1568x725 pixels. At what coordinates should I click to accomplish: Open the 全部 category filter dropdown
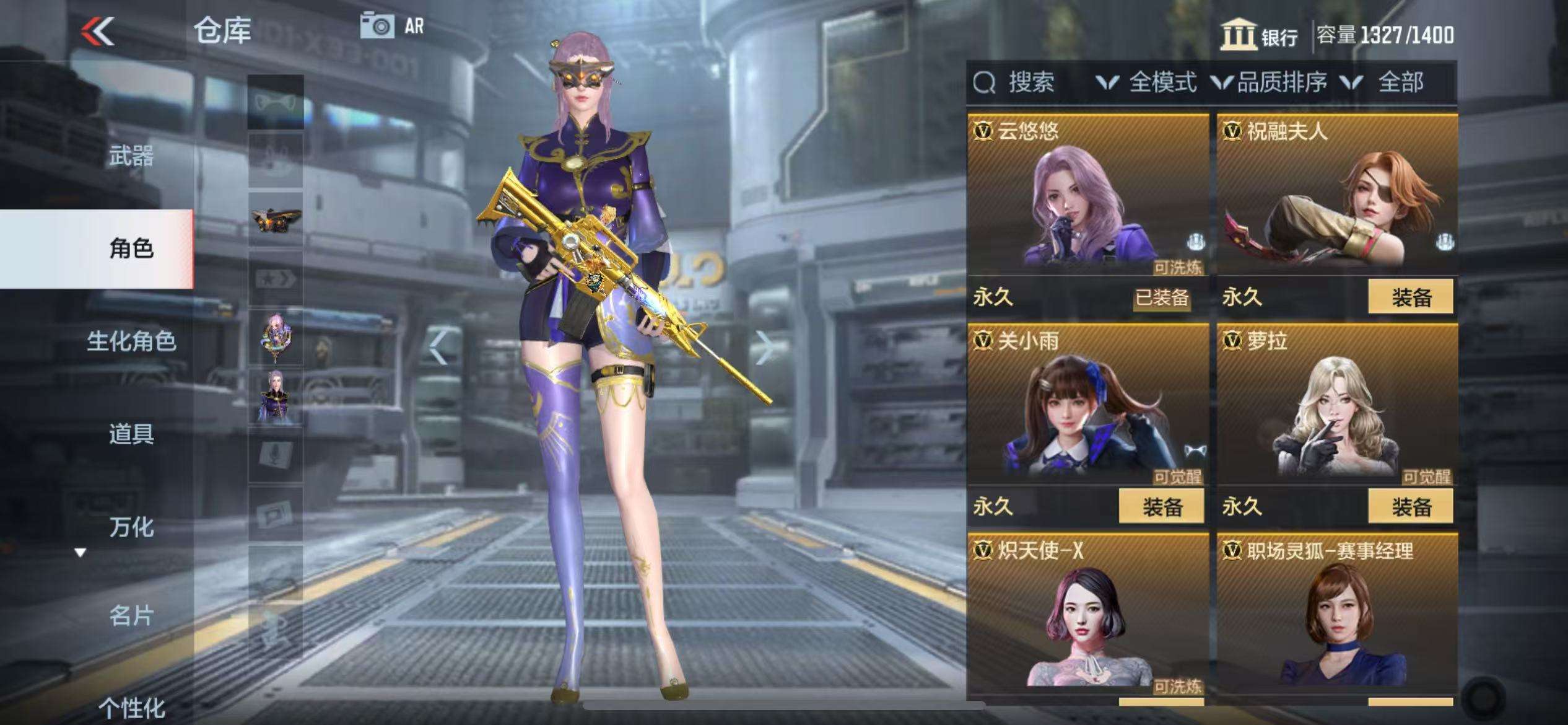[x=1387, y=82]
